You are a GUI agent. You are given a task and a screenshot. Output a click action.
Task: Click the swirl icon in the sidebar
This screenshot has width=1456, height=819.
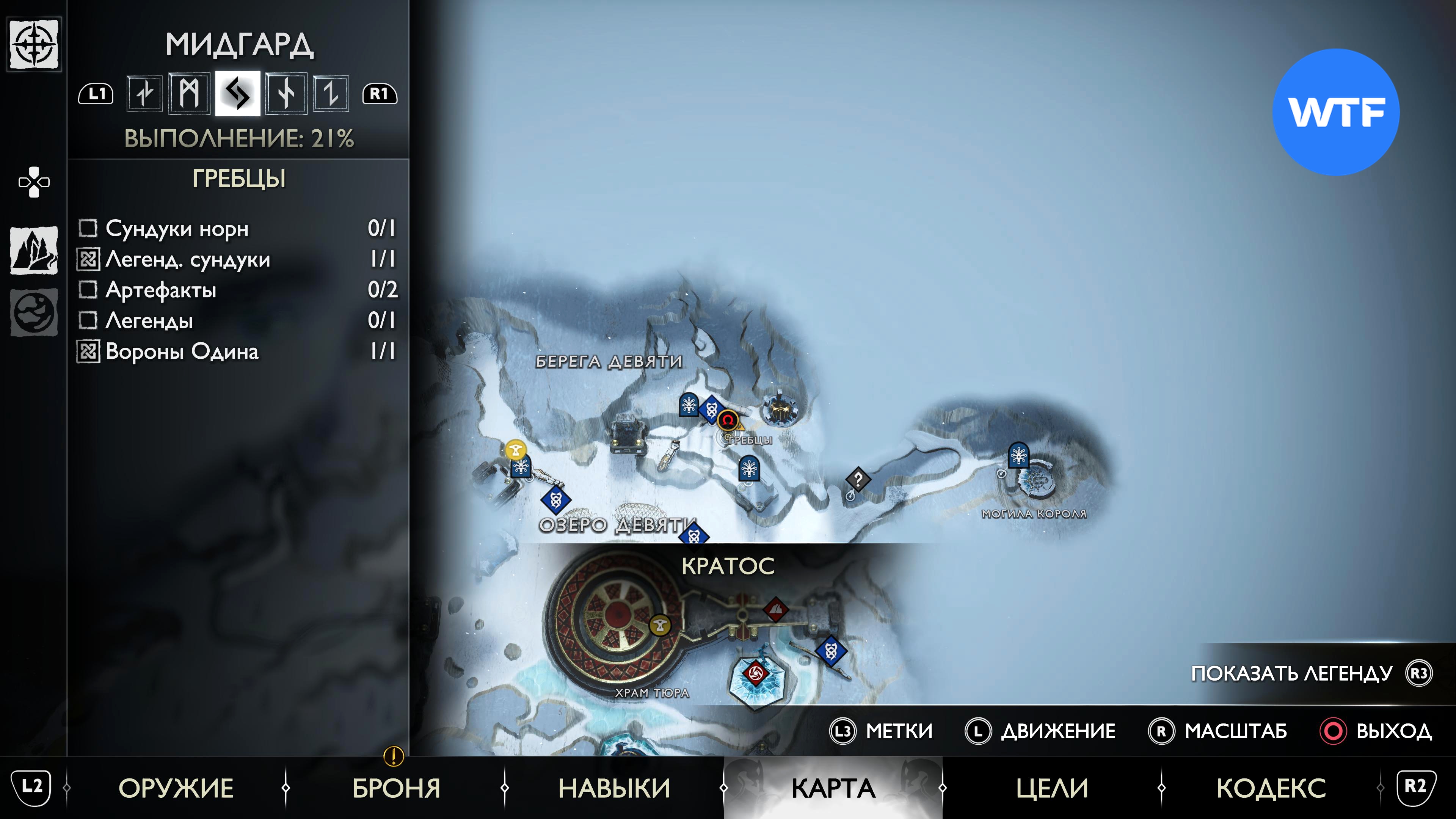pyautogui.click(x=34, y=312)
